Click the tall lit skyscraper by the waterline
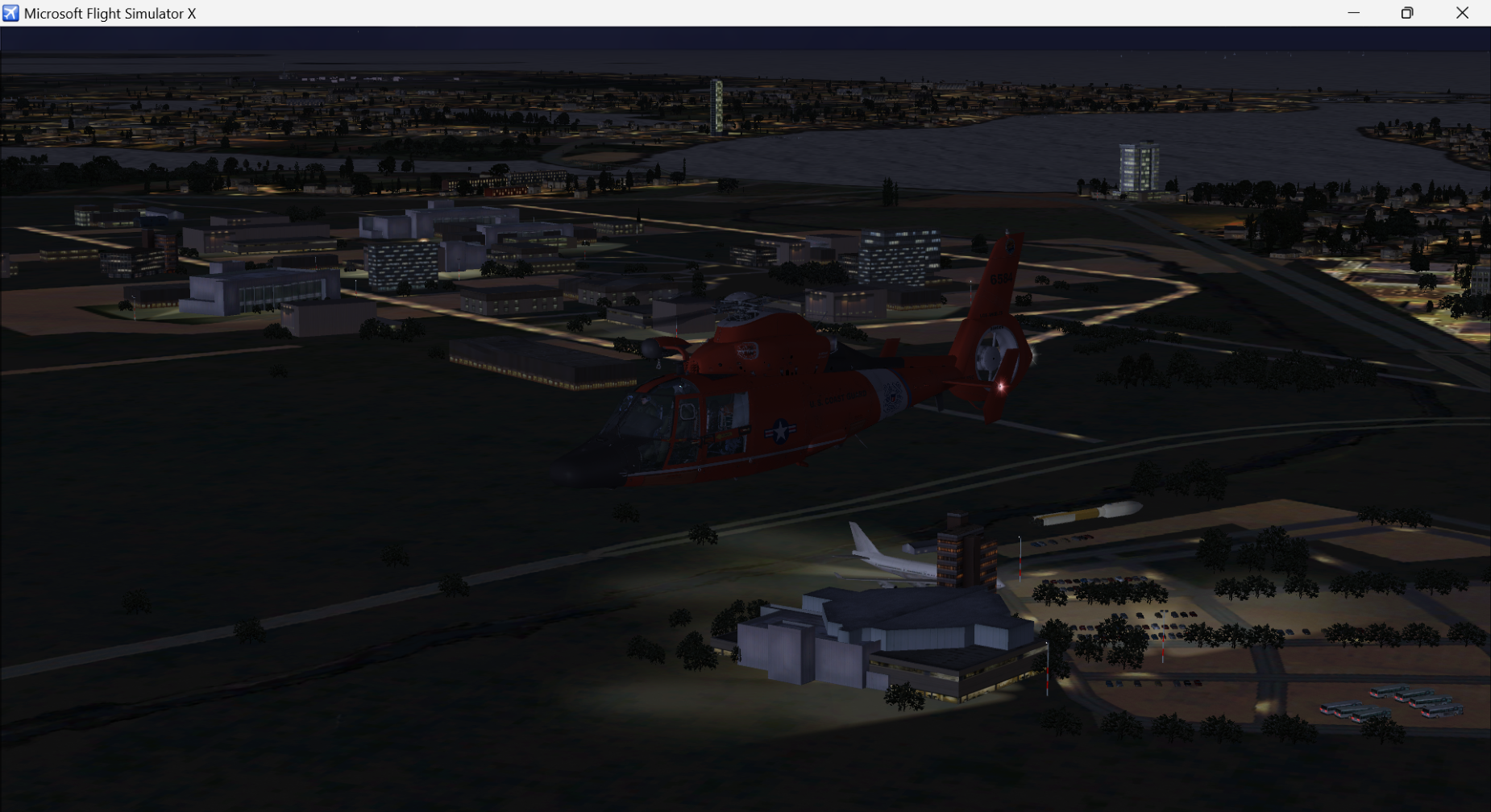The width and height of the screenshot is (1491, 812). pyautogui.click(x=1140, y=165)
